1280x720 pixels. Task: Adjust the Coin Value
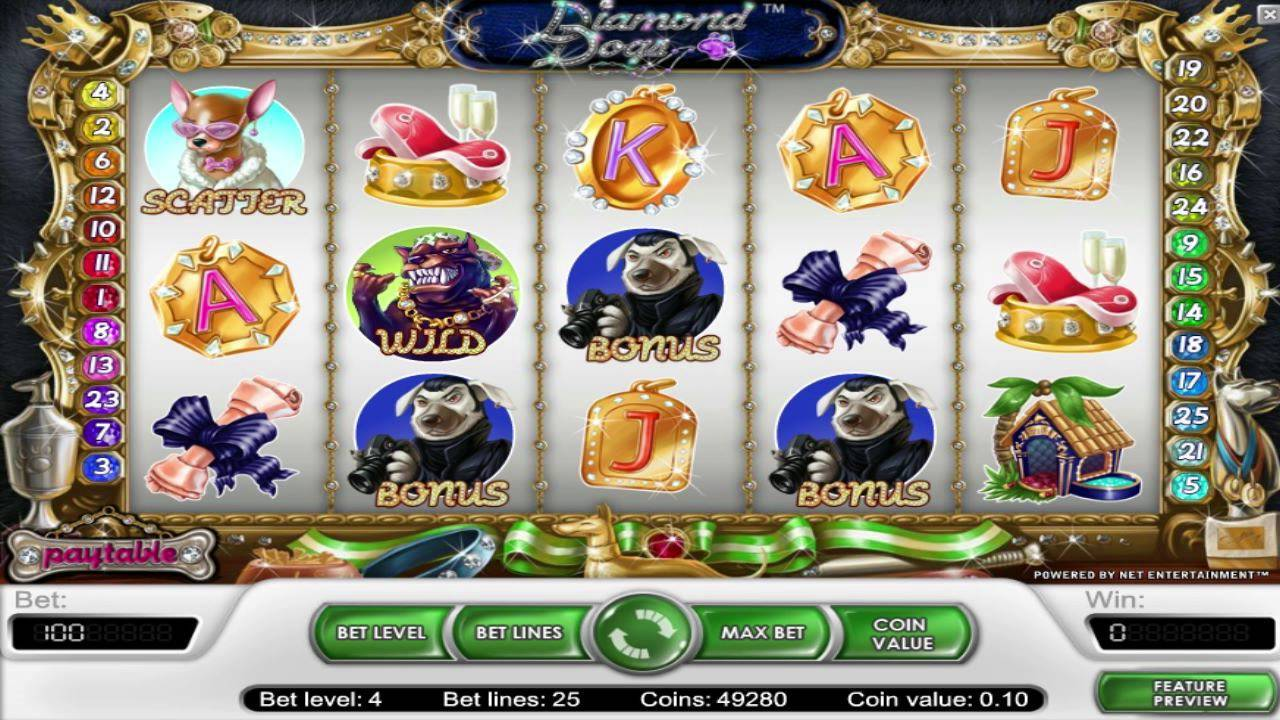coord(902,633)
